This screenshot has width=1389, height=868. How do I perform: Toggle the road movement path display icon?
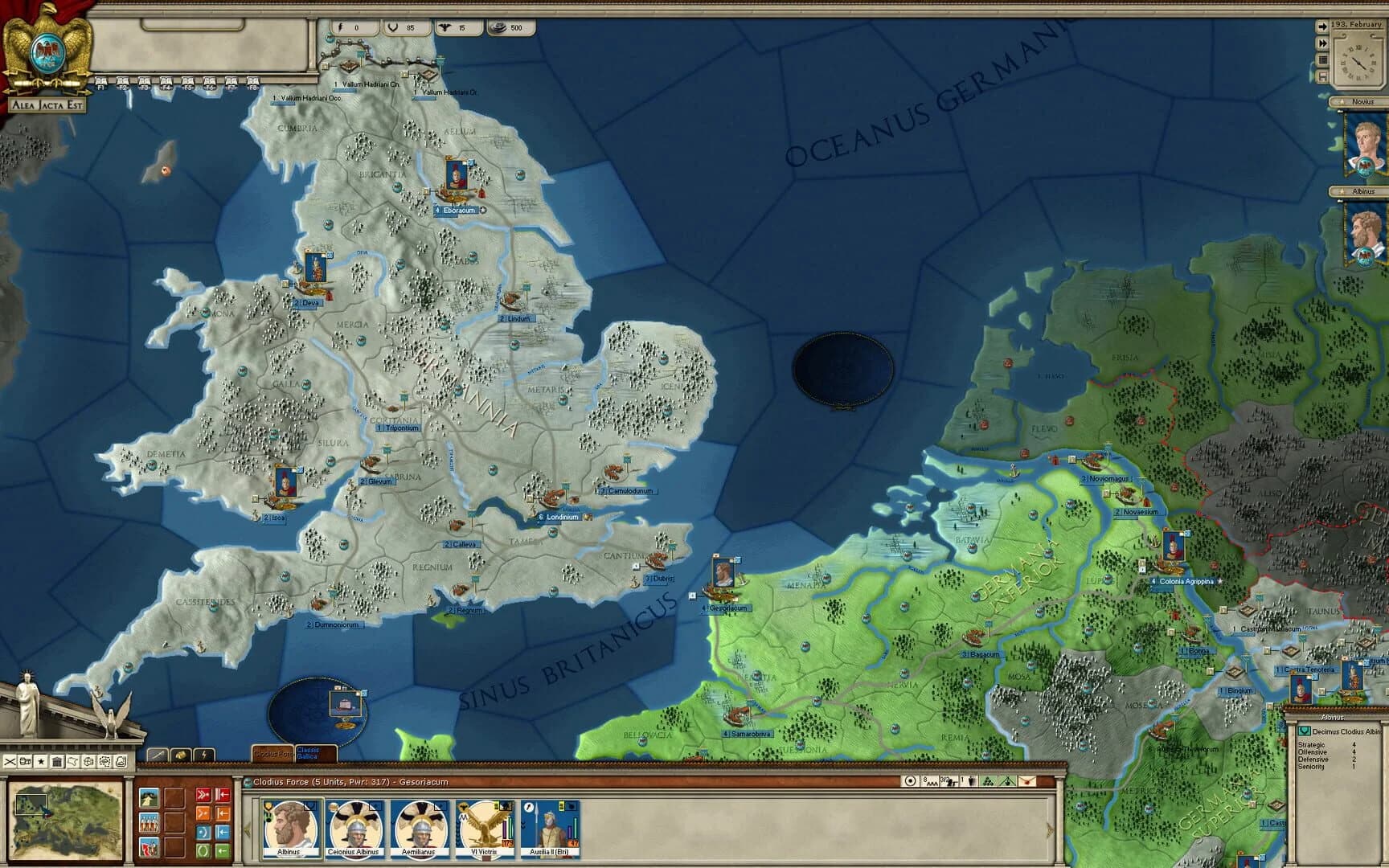[x=149, y=797]
